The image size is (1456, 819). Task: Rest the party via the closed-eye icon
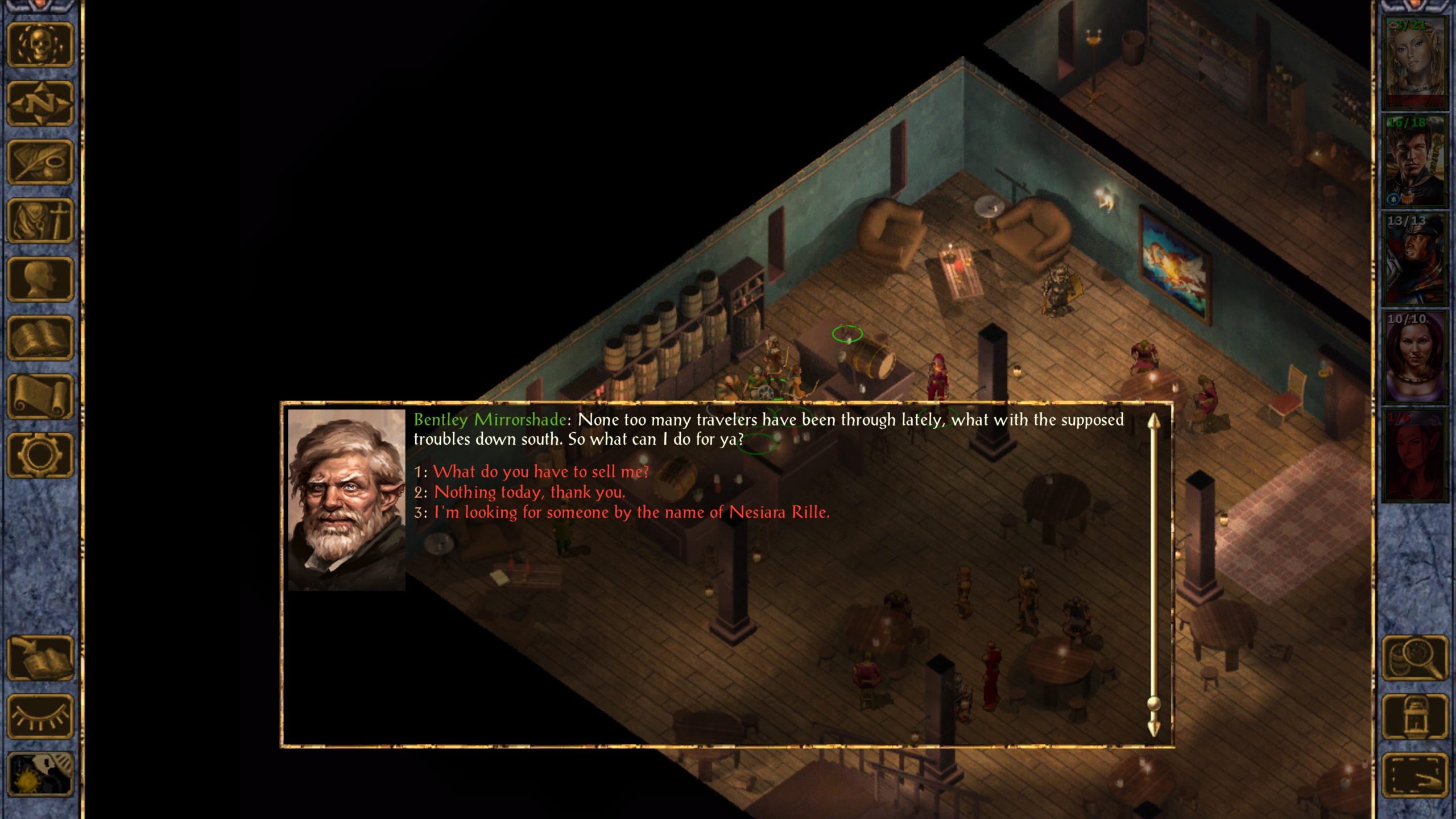coord(40,717)
